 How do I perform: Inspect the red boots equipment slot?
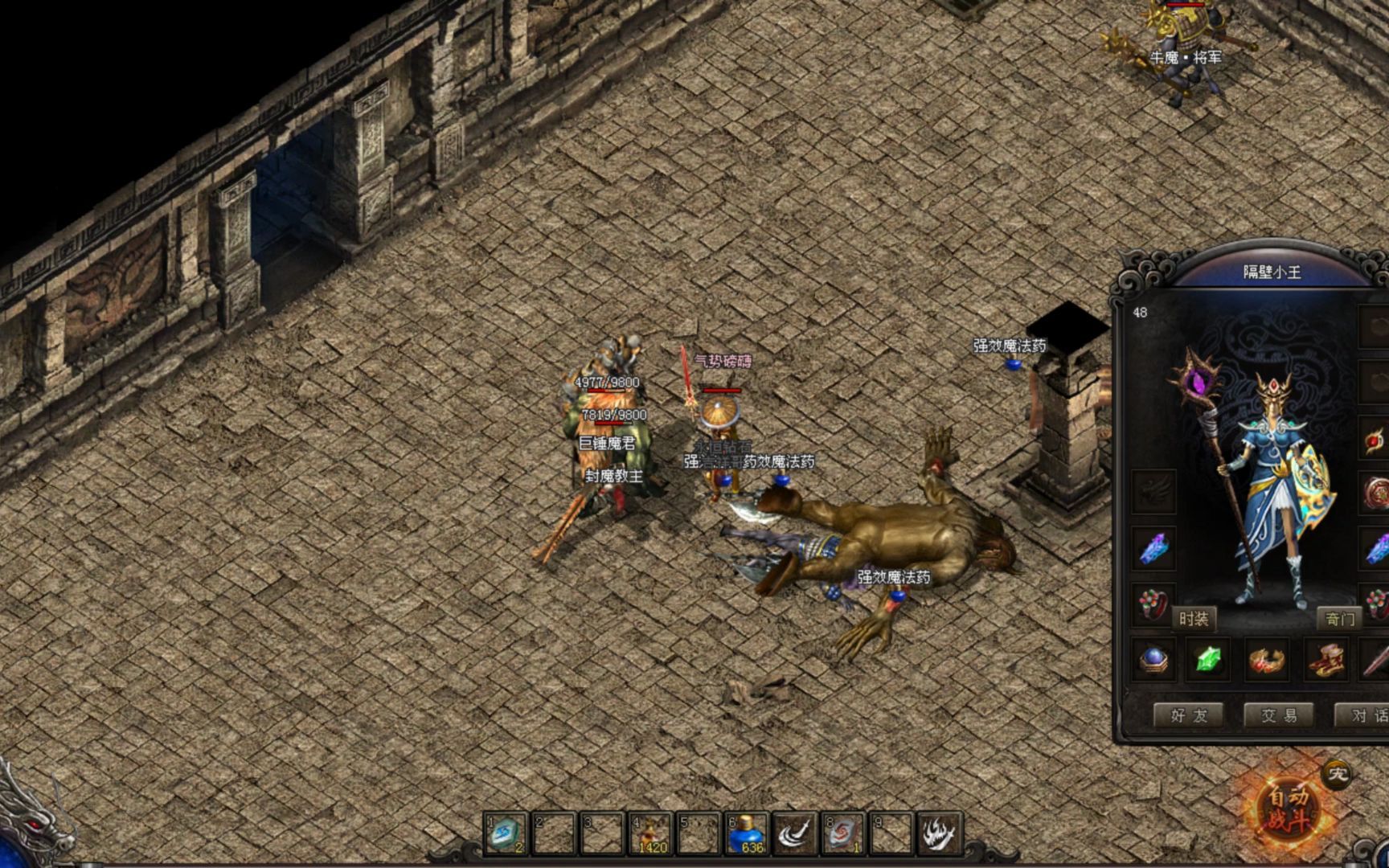point(1325,660)
